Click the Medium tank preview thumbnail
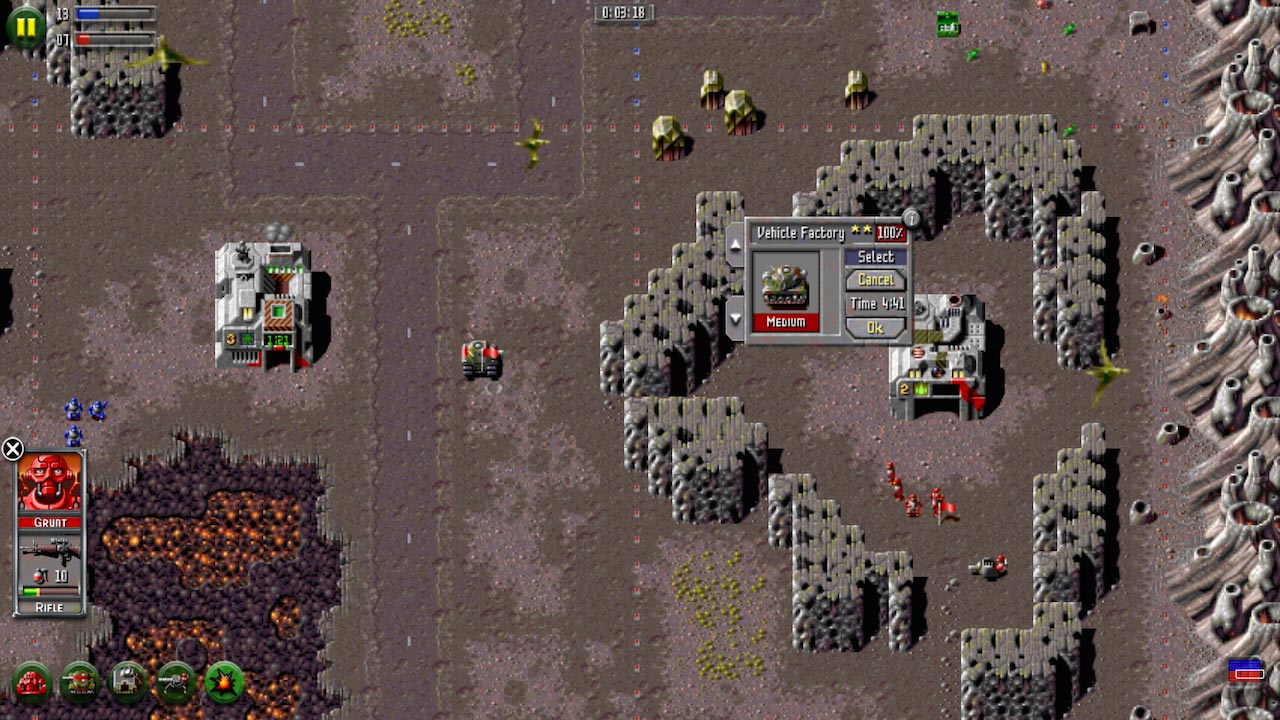This screenshot has height=720, width=1280. (785, 285)
